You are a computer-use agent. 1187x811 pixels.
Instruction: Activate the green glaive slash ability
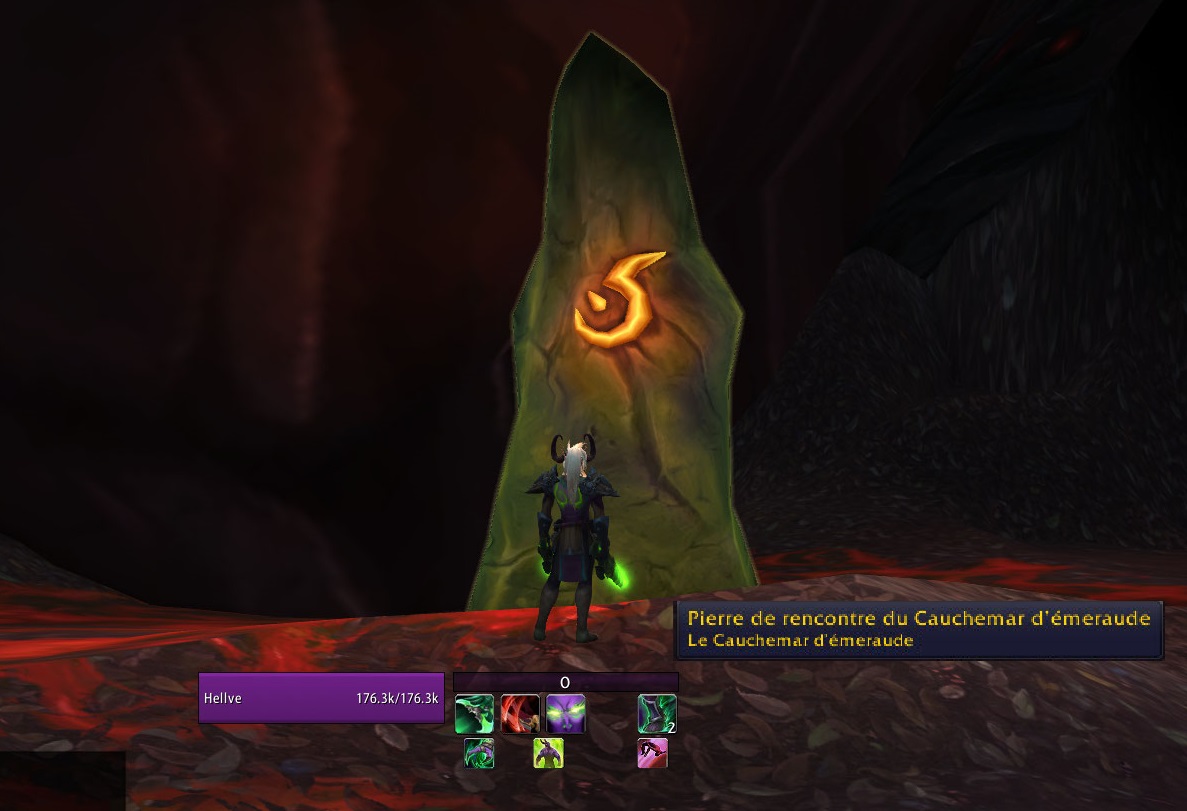[474, 714]
